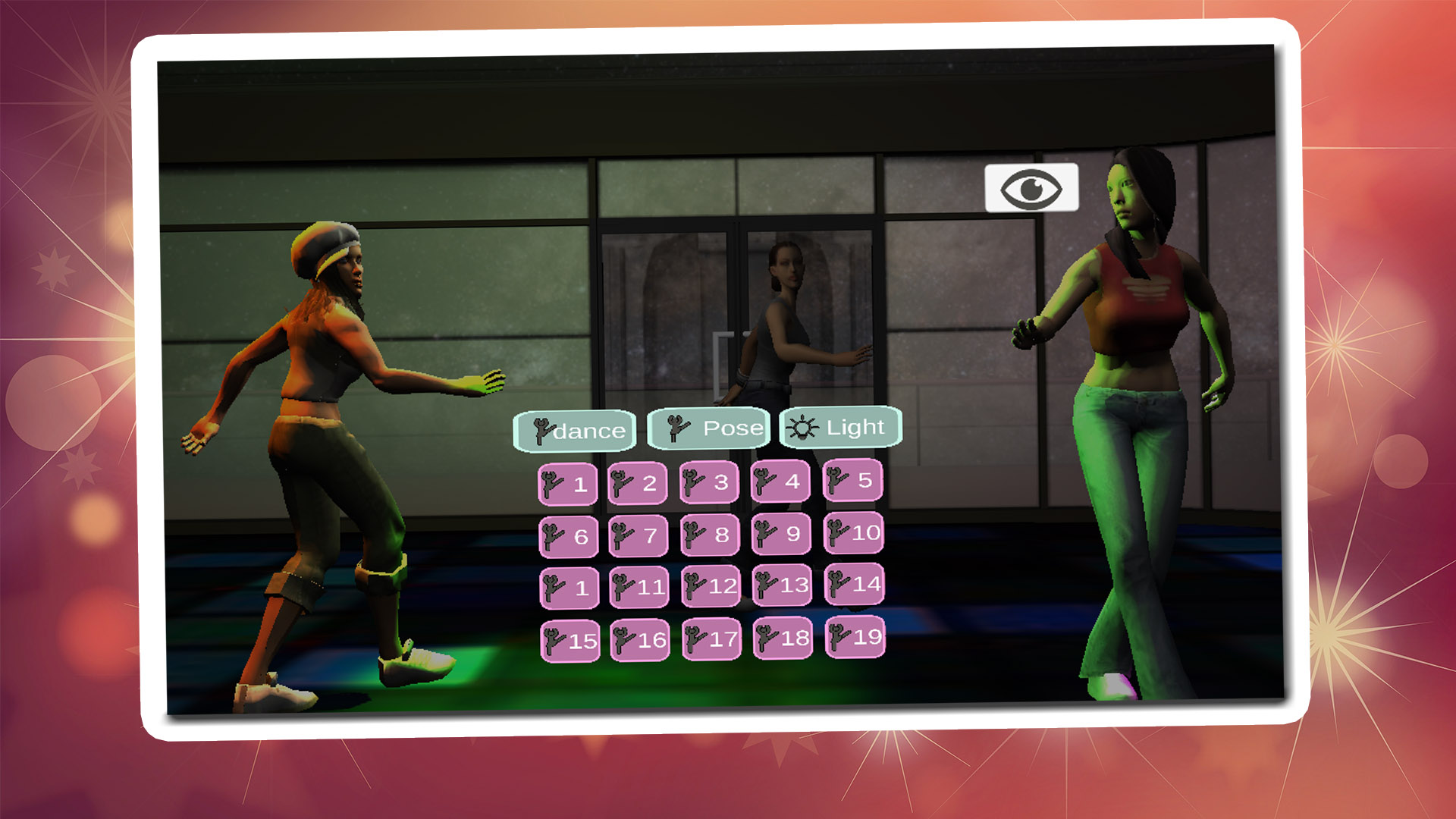Select dance move number 12
Screen dimensions: 1456x819
(711, 585)
